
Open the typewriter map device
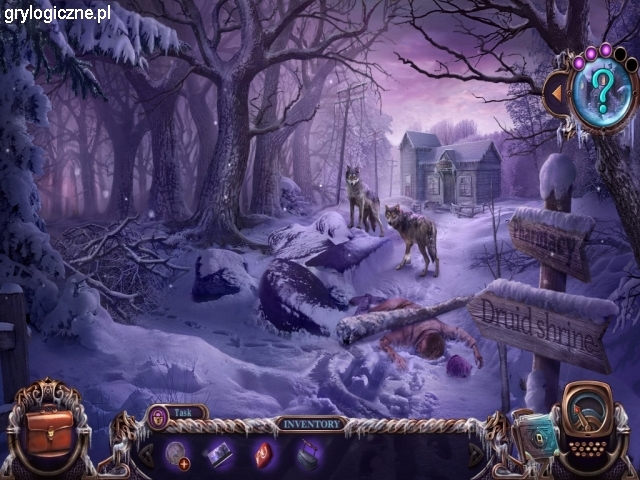pyautogui.click(x=590, y=427)
